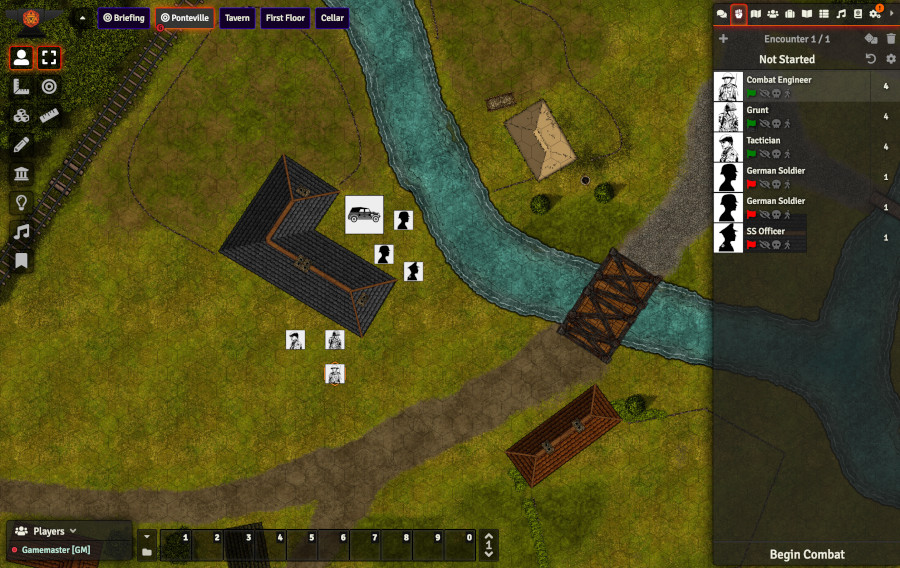Reset initiative with the undo arrow icon
This screenshot has height=568, width=900.
click(x=871, y=59)
